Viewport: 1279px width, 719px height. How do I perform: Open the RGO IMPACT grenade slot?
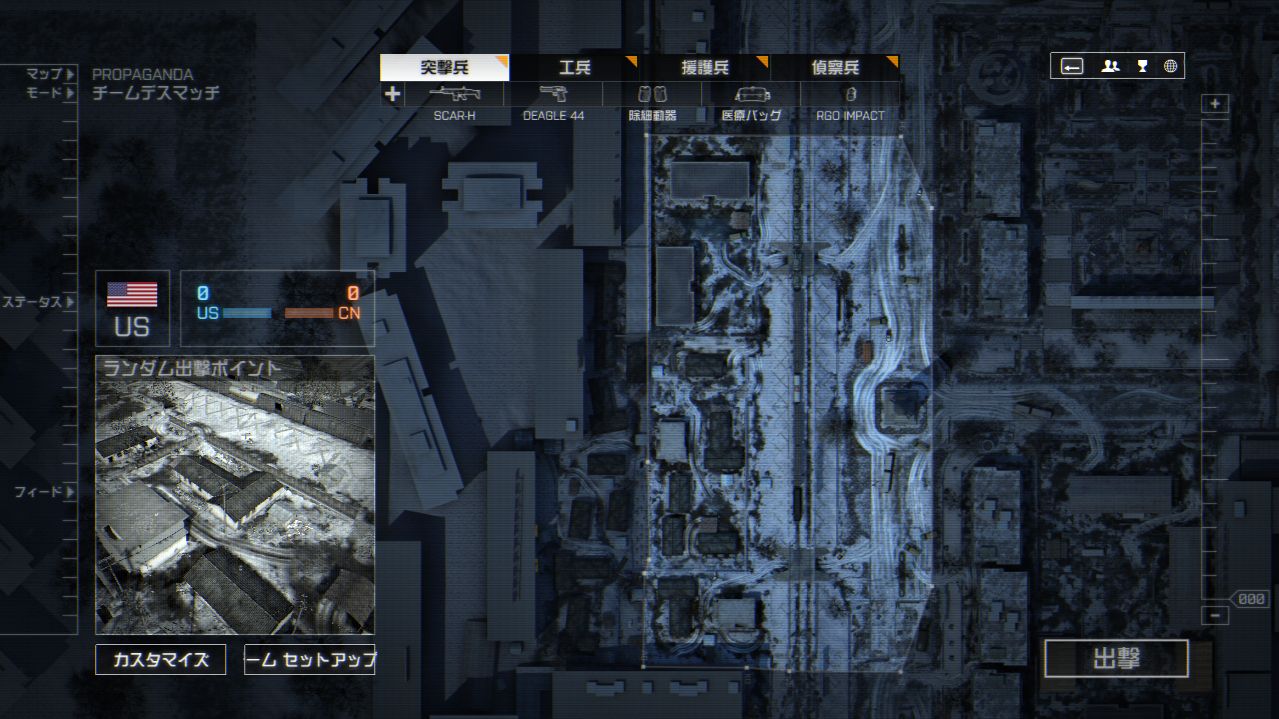850,95
